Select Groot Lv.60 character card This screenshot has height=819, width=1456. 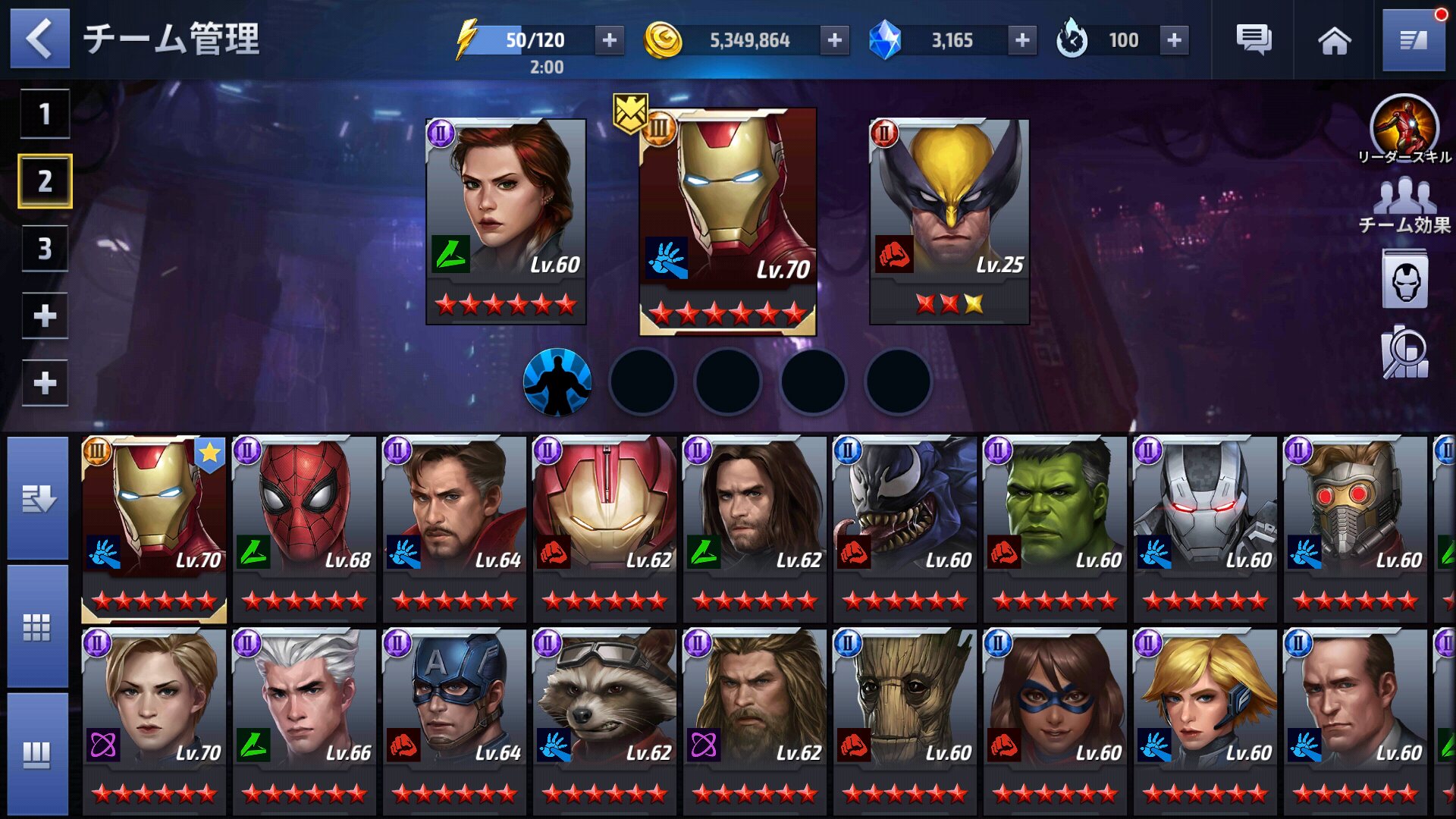point(904,720)
